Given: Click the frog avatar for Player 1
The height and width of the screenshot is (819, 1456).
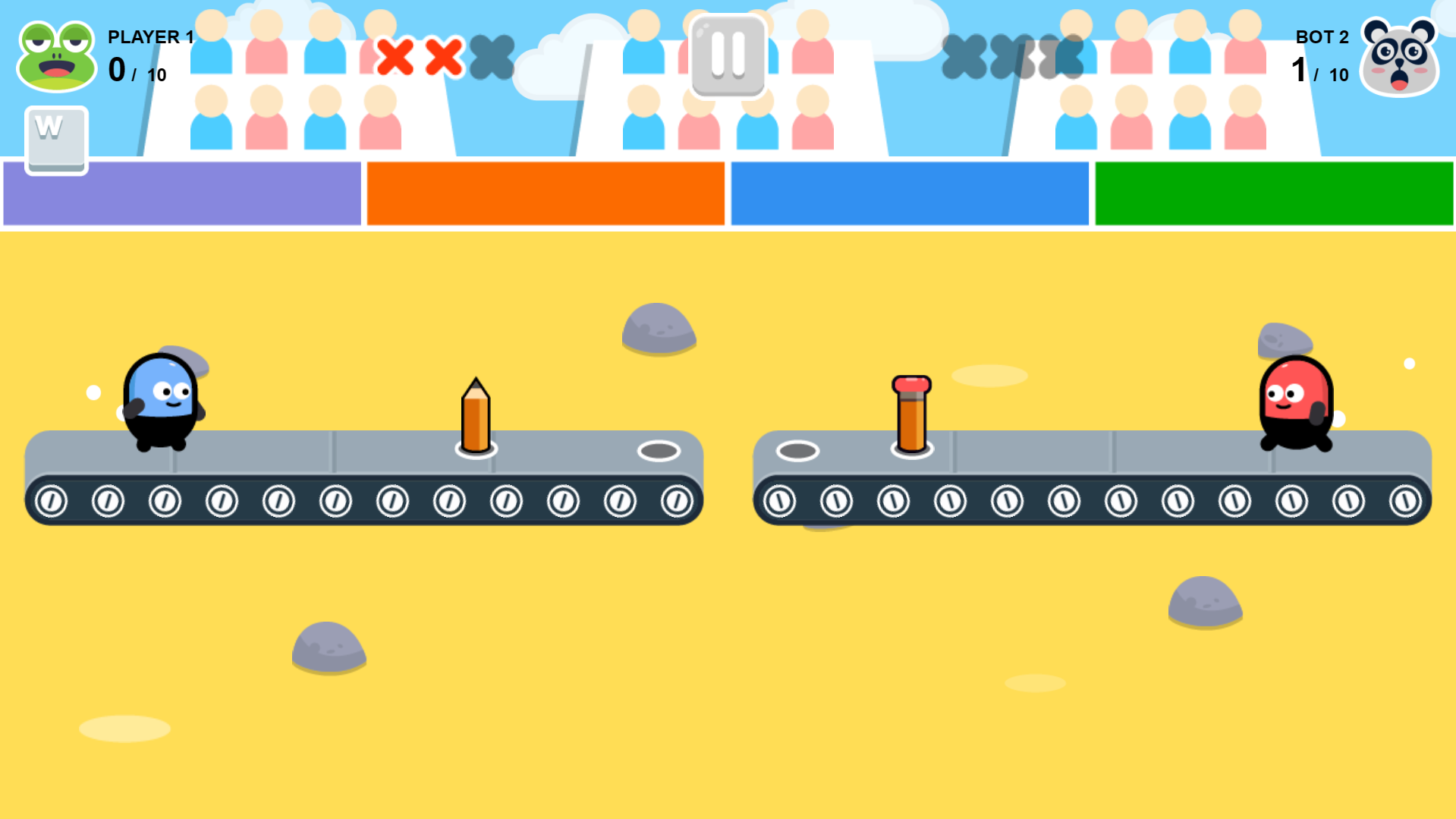Looking at the screenshot, I should coord(57,57).
